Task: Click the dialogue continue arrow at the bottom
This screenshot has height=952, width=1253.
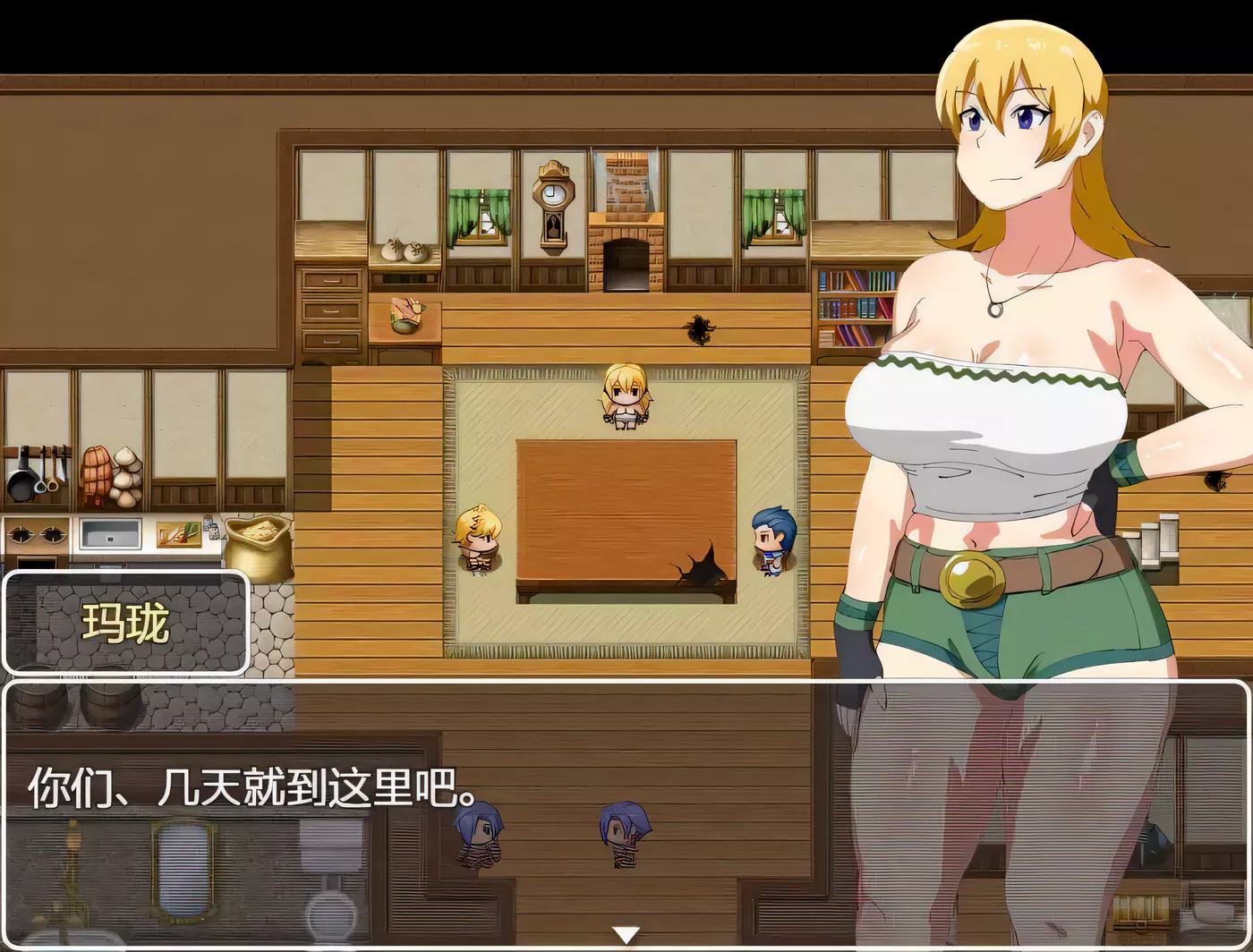Action: pyautogui.click(x=626, y=933)
